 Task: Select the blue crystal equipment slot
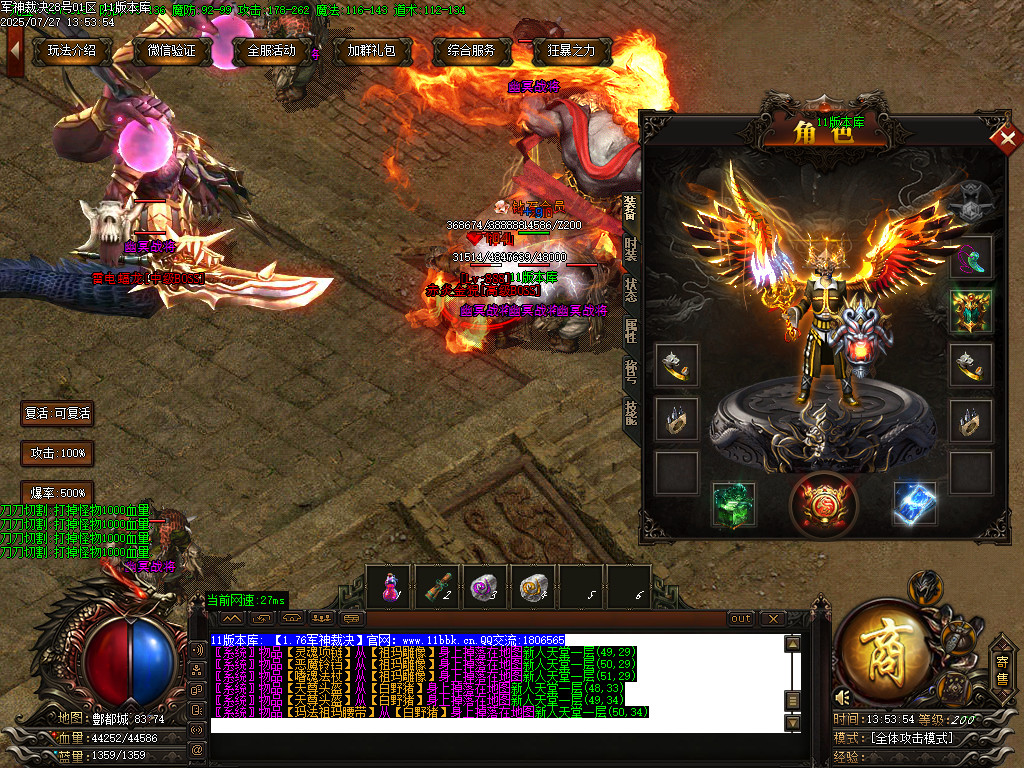[914, 504]
